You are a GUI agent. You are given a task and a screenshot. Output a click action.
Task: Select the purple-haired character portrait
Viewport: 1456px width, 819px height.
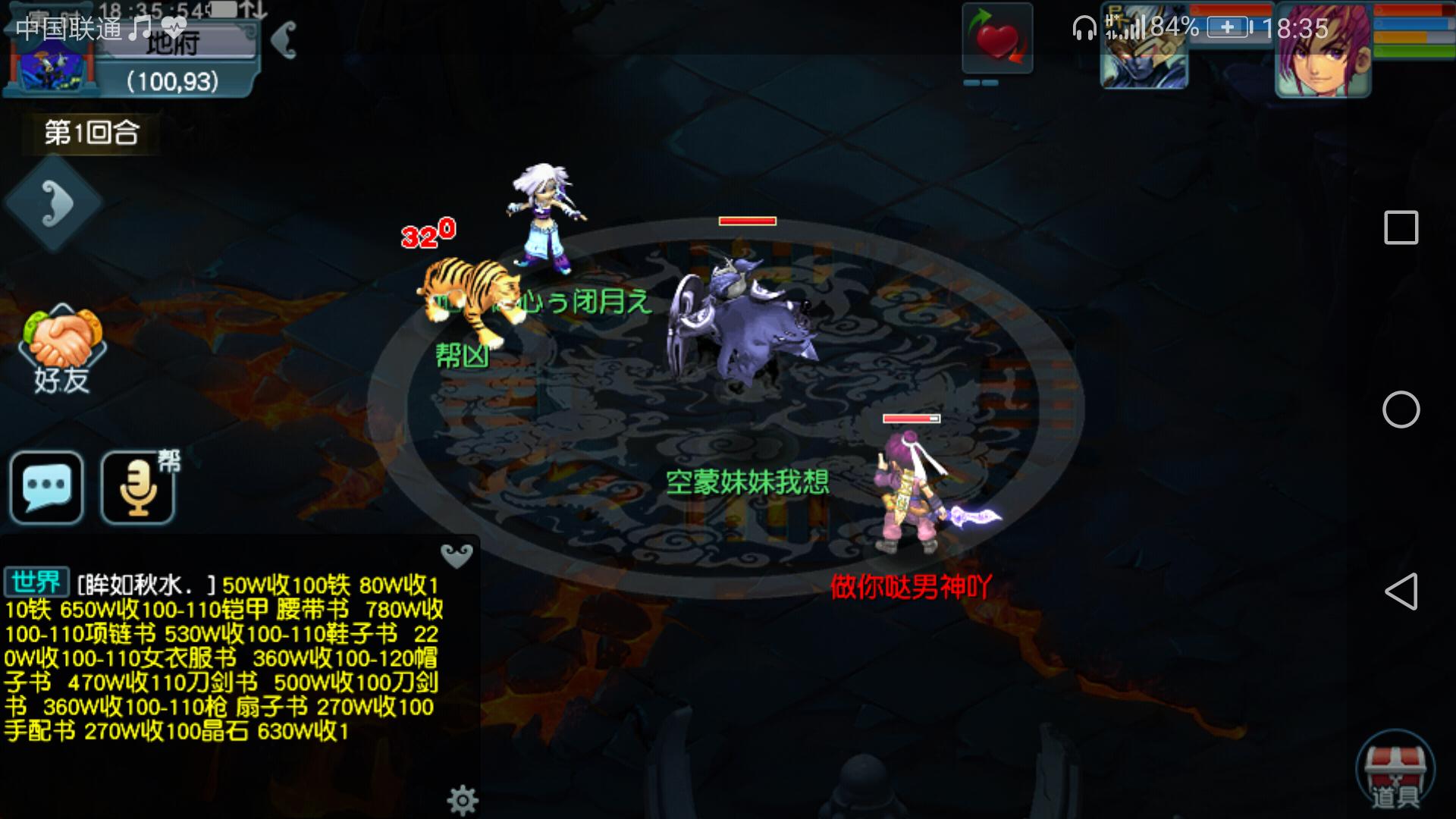1323,52
